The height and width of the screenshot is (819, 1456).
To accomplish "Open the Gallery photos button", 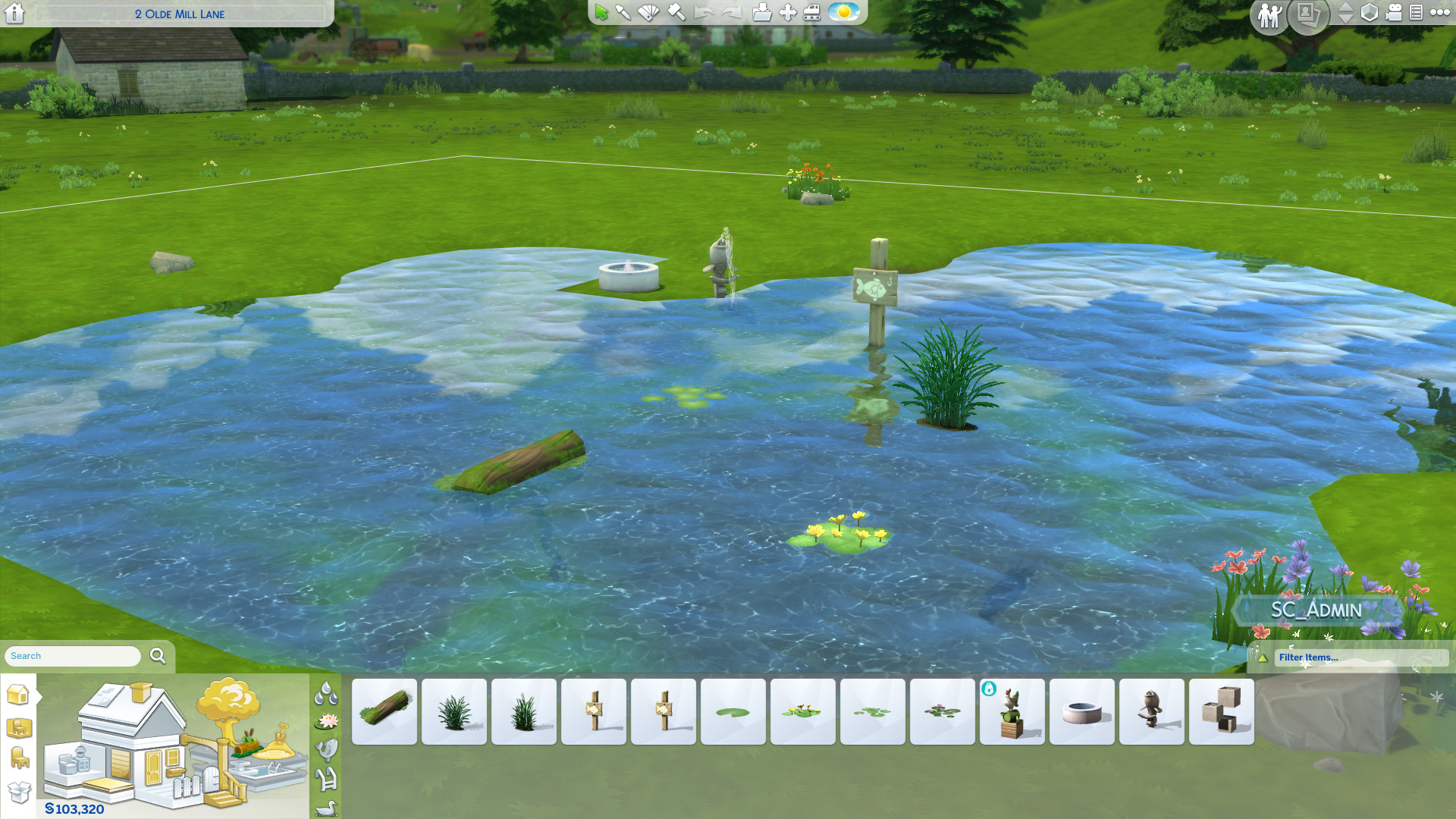I will [1307, 14].
